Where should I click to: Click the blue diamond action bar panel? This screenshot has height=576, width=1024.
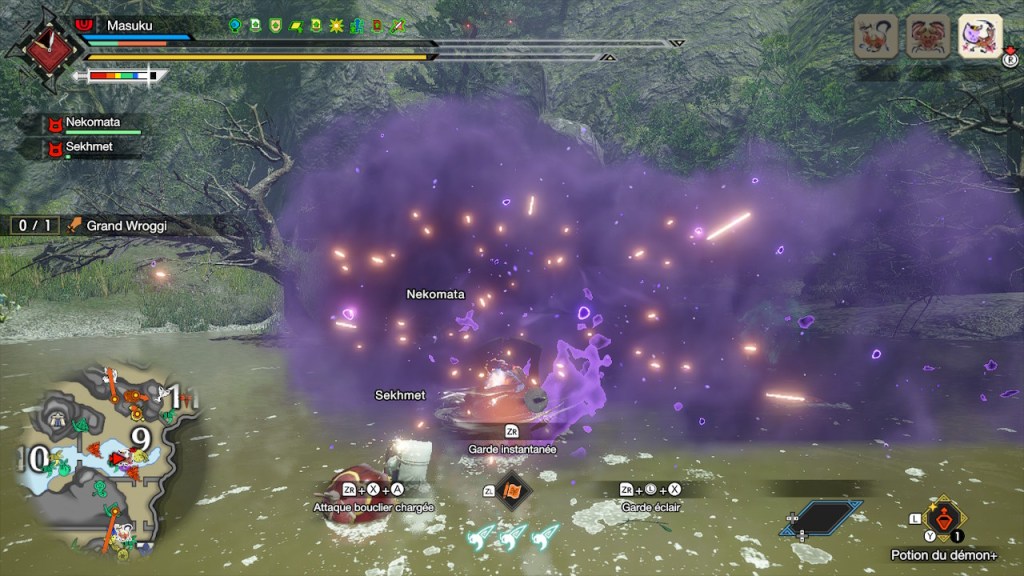pos(826,517)
